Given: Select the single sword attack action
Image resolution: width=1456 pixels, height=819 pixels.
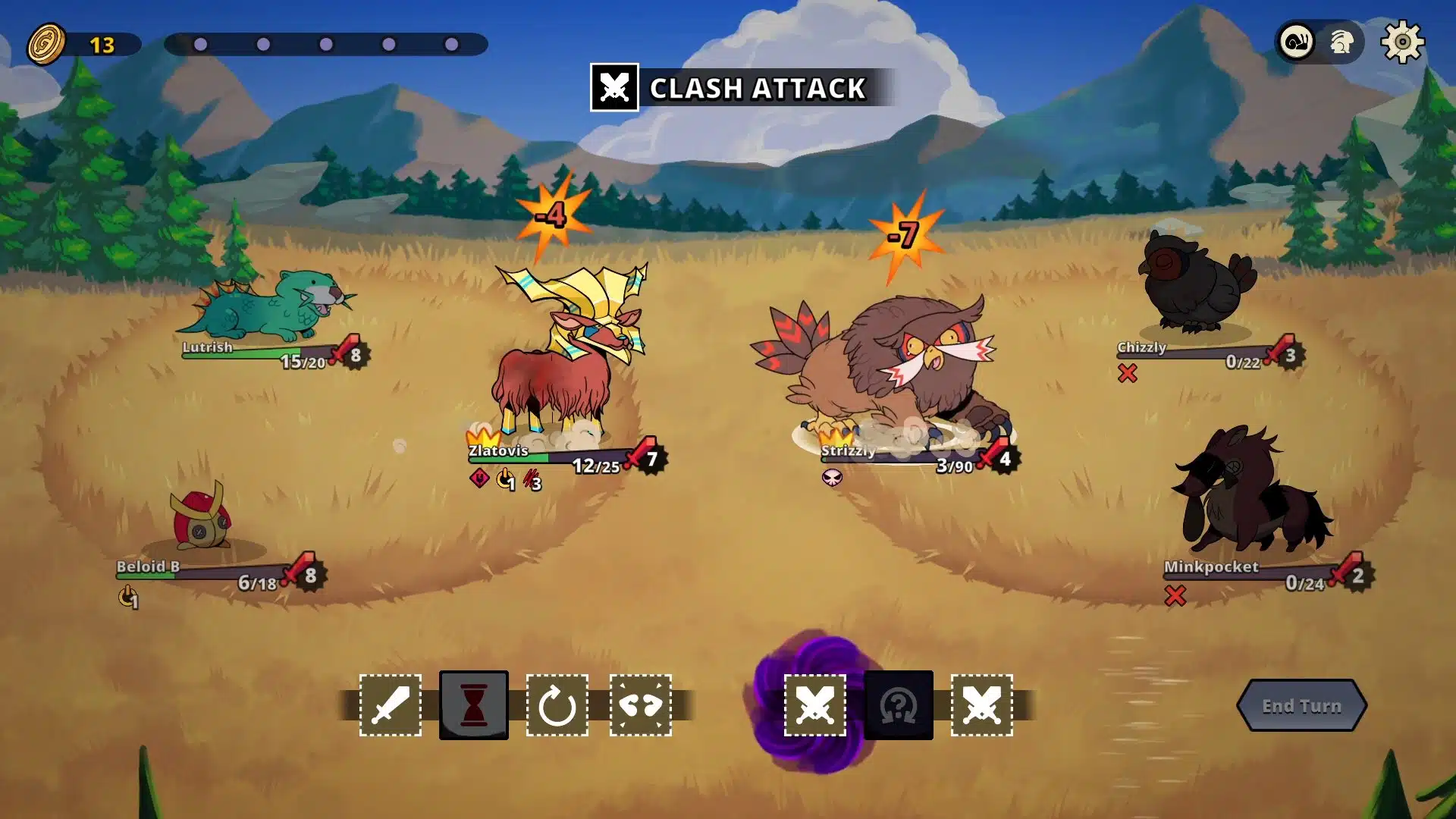Looking at the screenshot, I should pos(391,705).
